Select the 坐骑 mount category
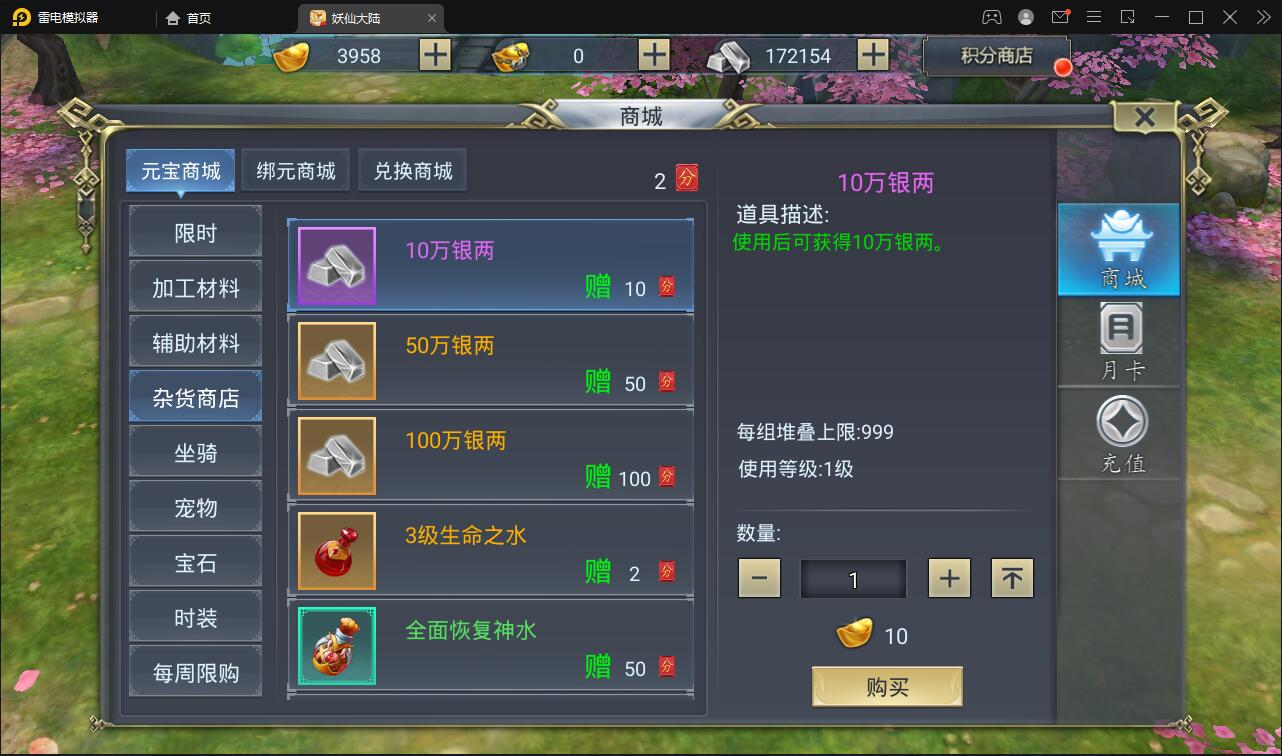Screen dimensions: 1282x756 tap(195, 452)
